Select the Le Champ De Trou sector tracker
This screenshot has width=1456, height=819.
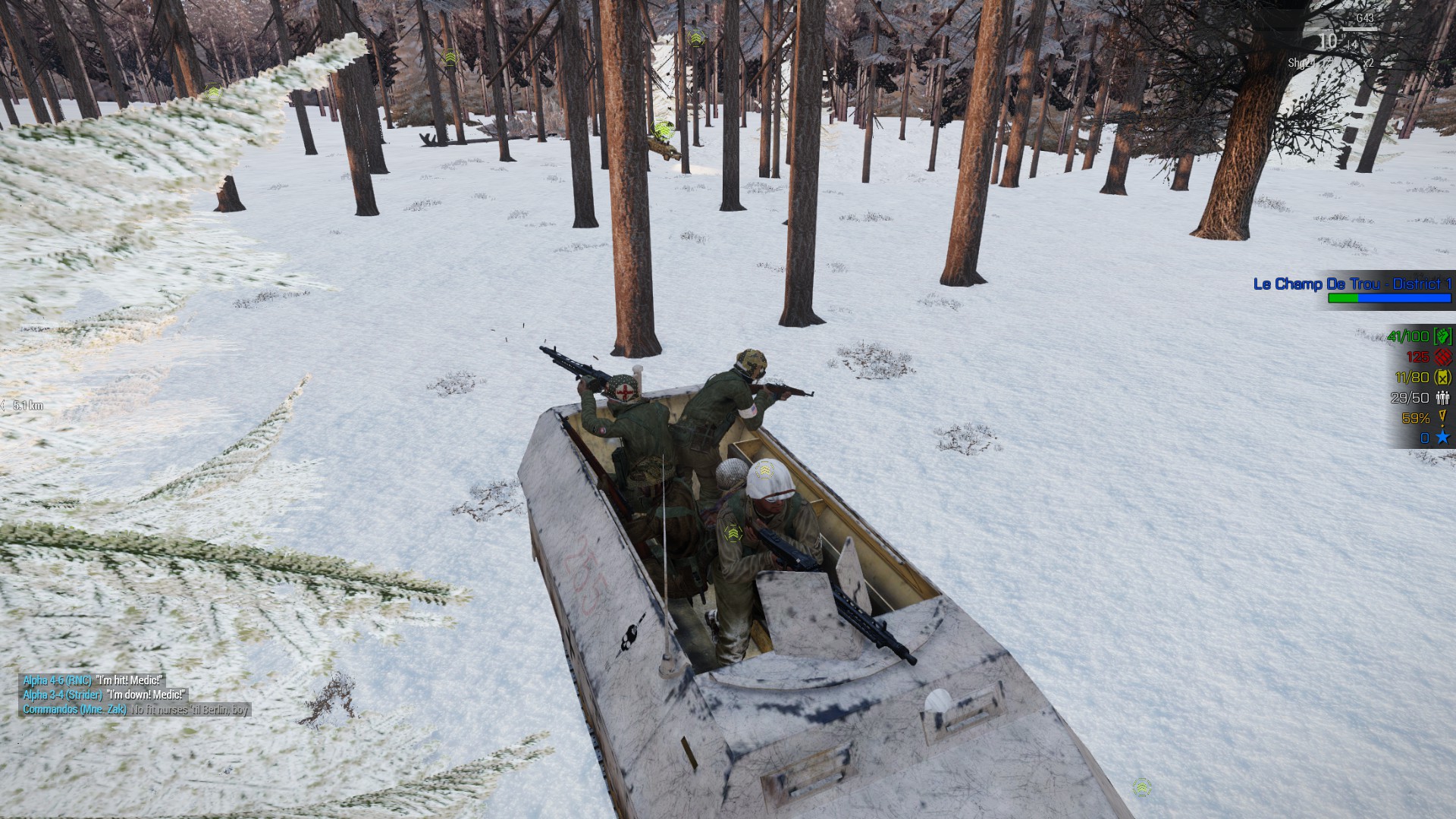(1352, 284)
